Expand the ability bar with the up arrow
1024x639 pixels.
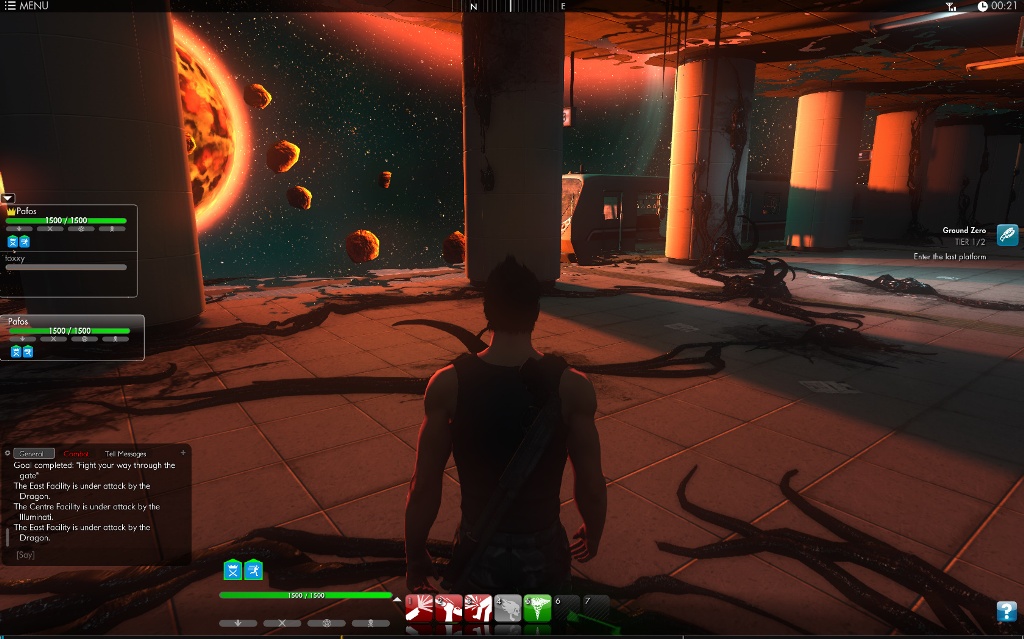[398, 600]
